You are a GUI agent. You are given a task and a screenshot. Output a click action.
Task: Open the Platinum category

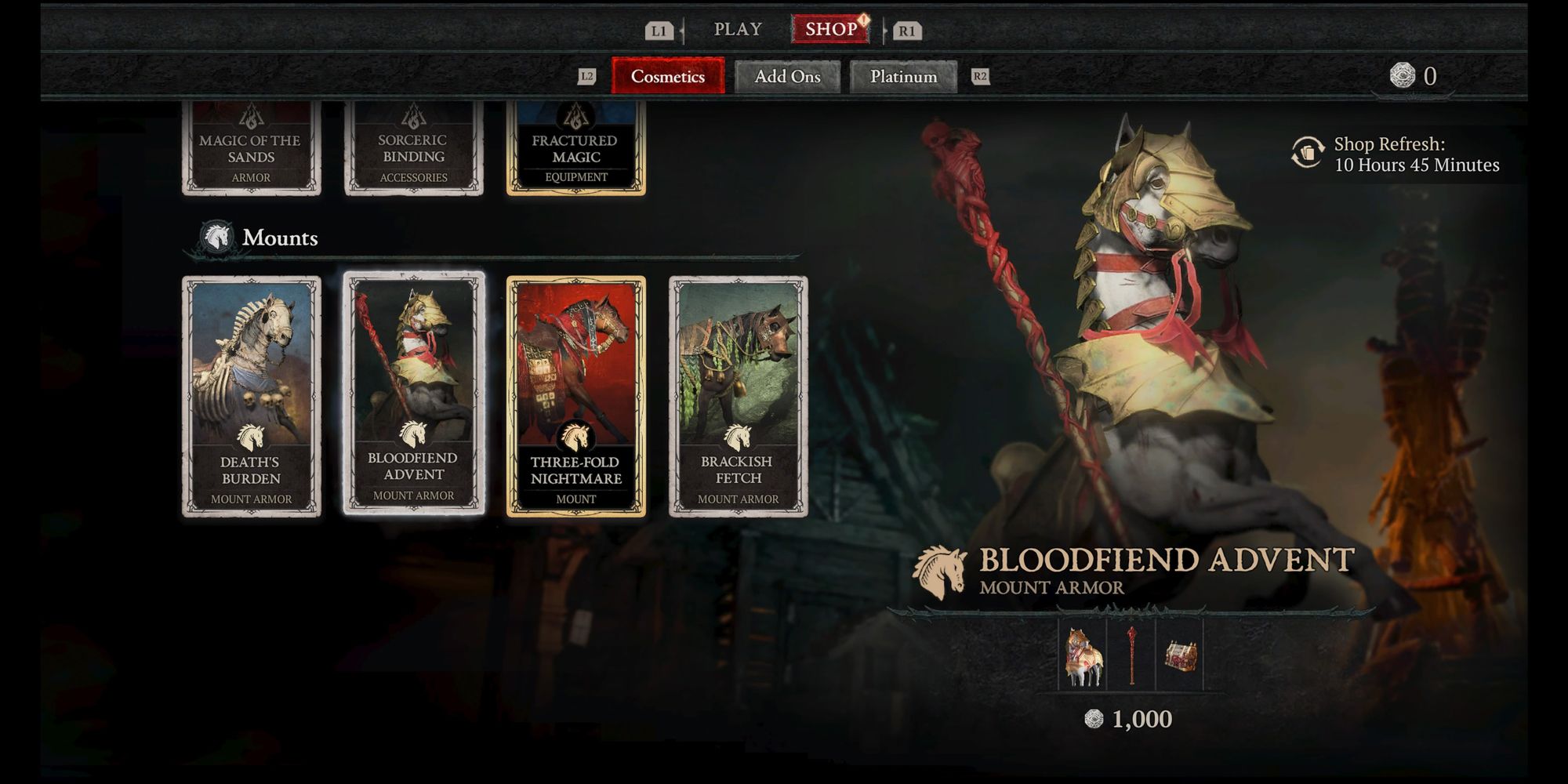coord(903,77)
